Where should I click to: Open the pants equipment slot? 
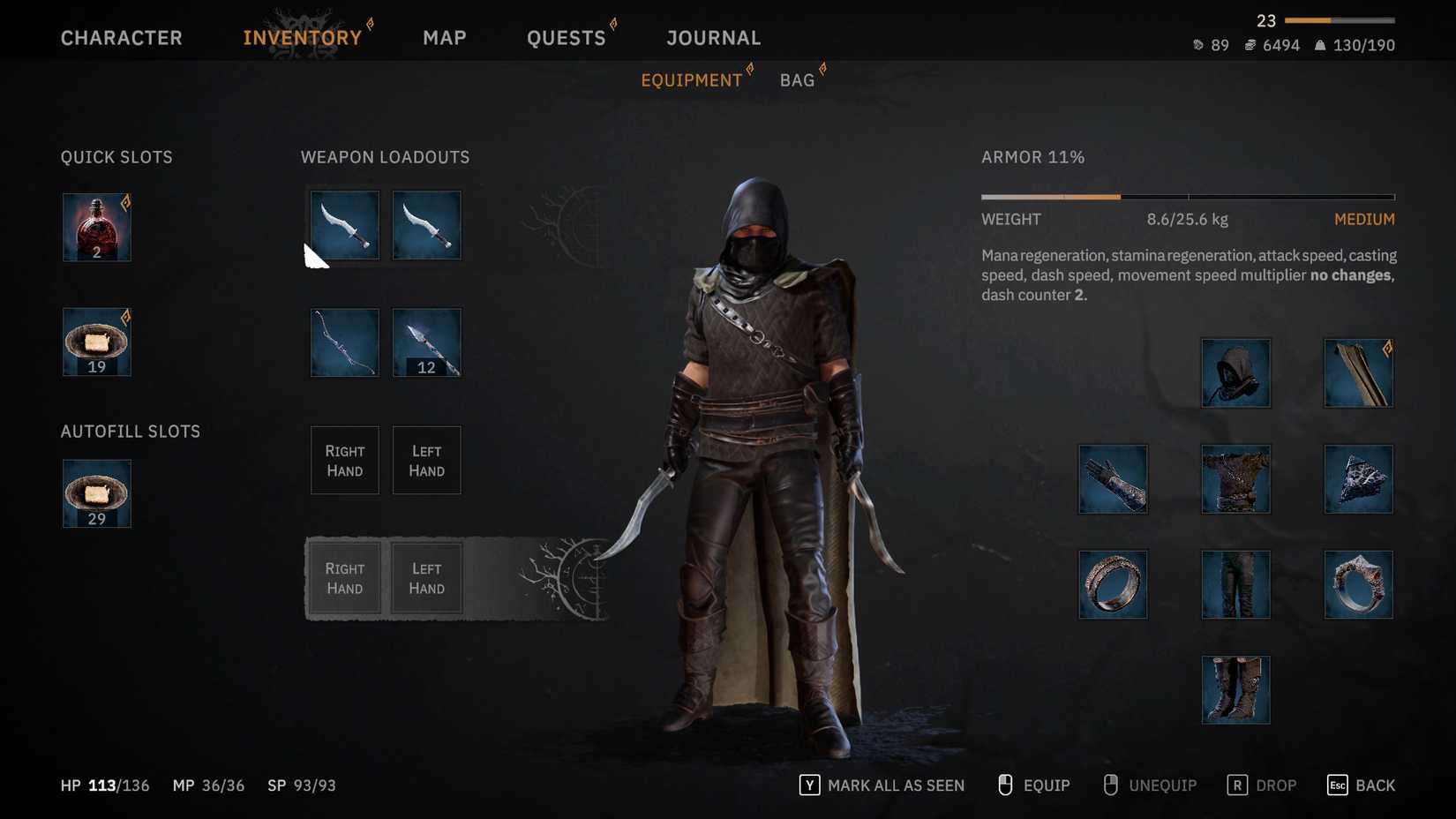(1235, 584)
